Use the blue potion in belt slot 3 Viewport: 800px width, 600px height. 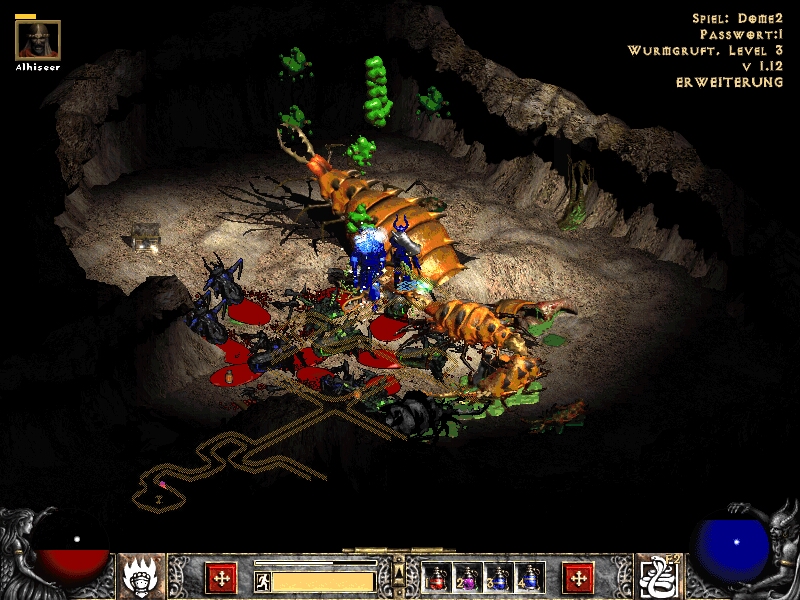(x=499, y=577)
